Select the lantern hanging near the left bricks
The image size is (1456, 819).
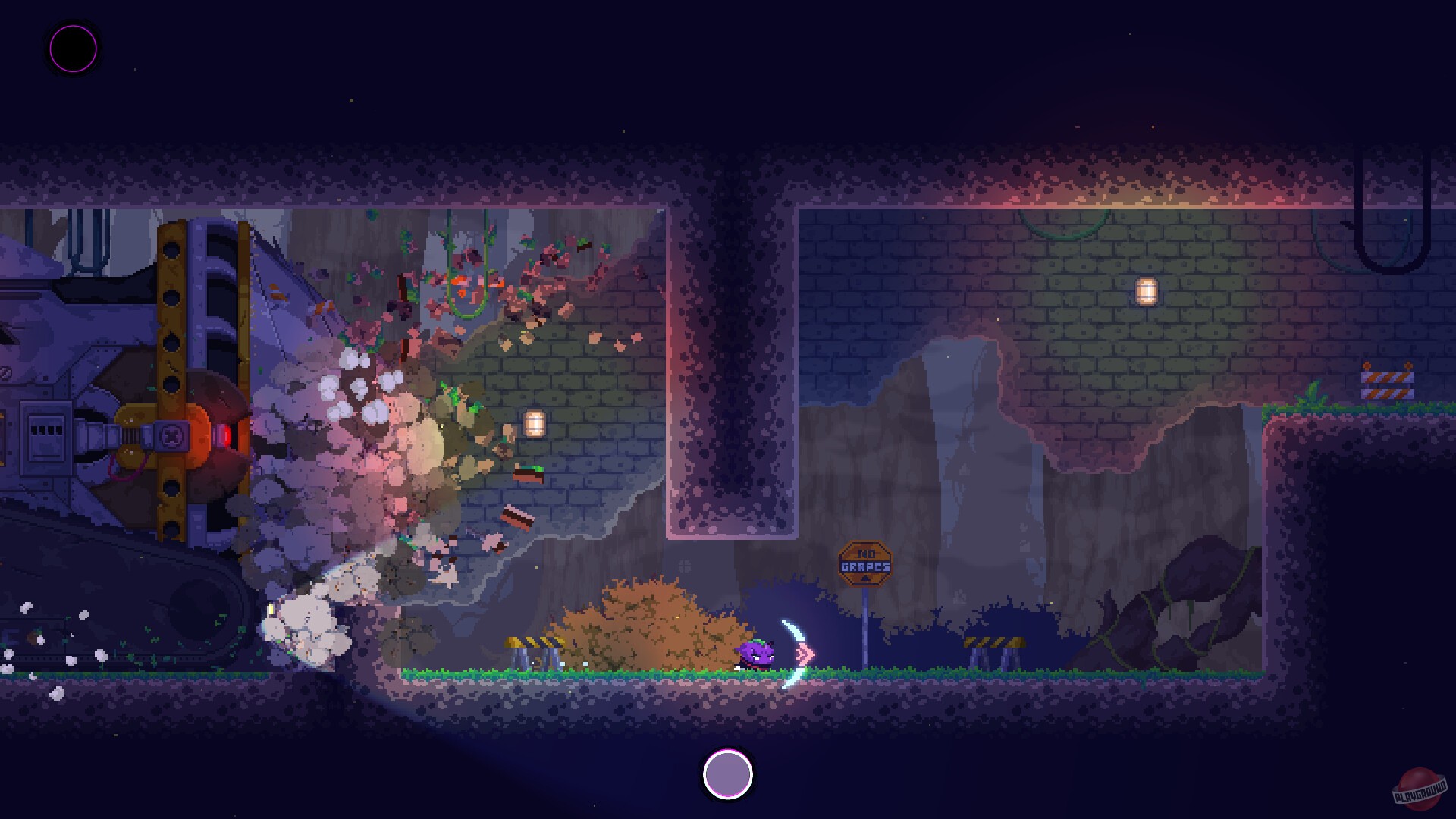pos(533,423)
